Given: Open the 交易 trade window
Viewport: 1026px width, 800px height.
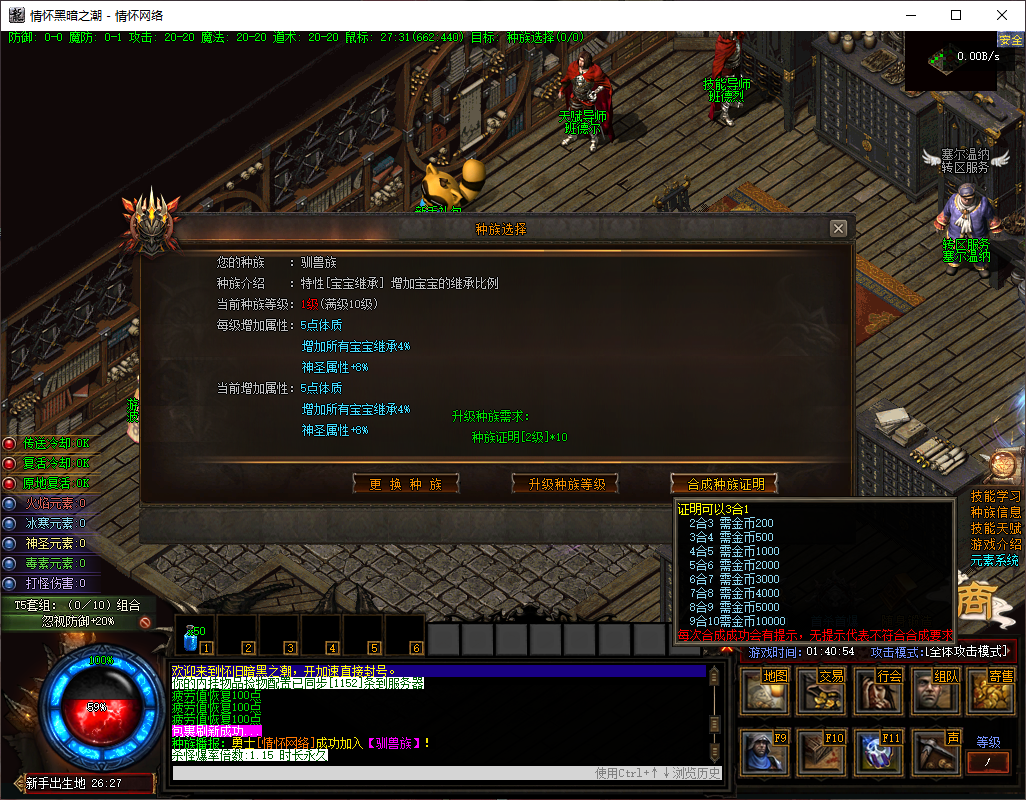Looking at the screenshot, I should (x=821, y=691).
